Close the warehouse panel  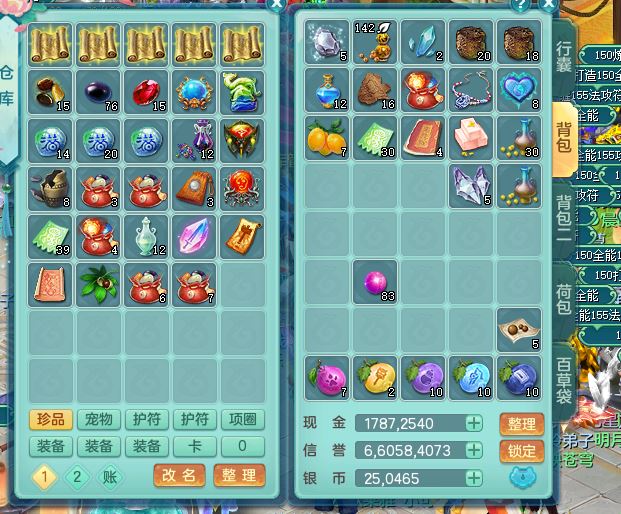tap(276, 4)
